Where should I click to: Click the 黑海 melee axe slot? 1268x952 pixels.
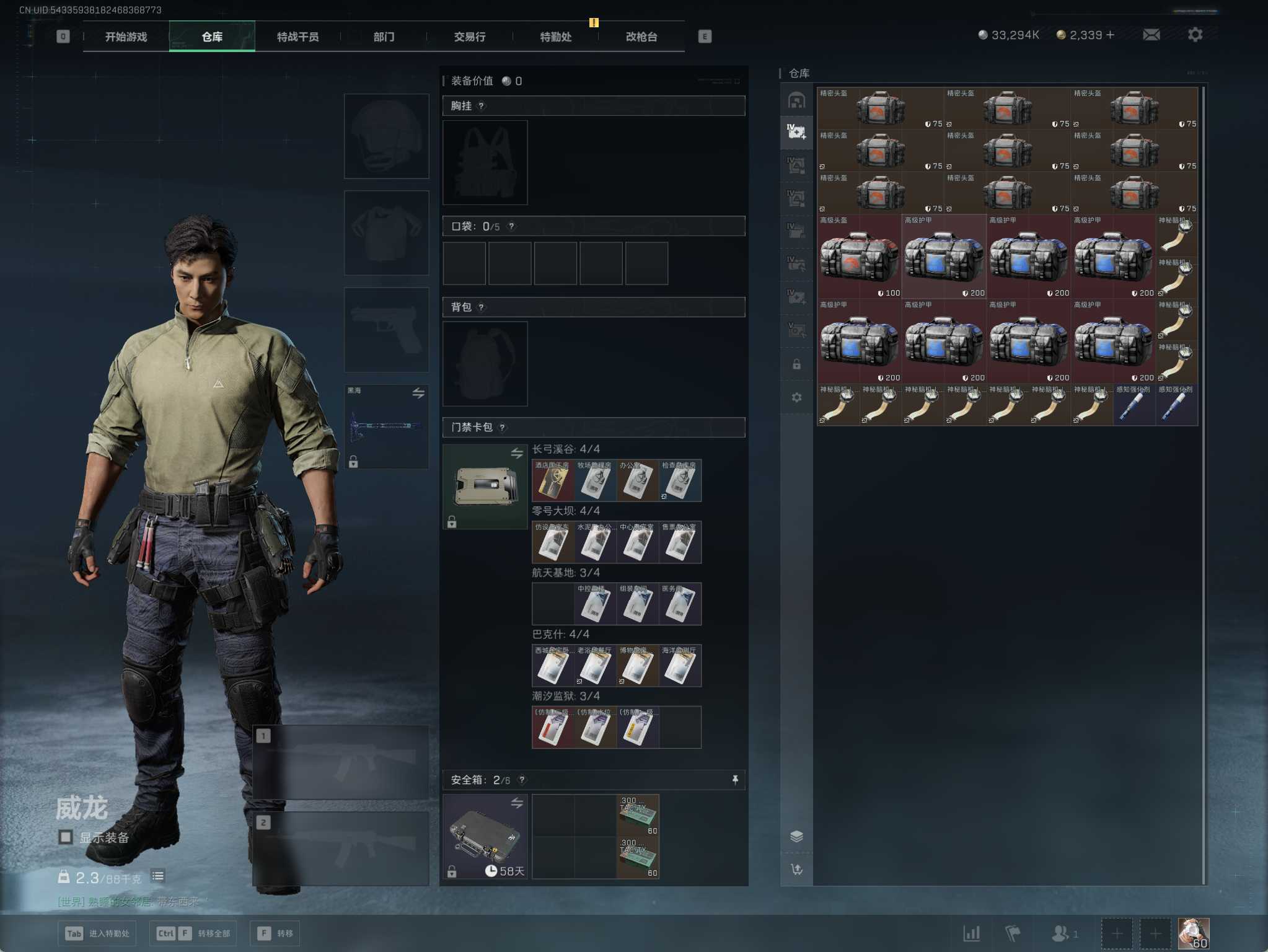(x=386, y=426)
